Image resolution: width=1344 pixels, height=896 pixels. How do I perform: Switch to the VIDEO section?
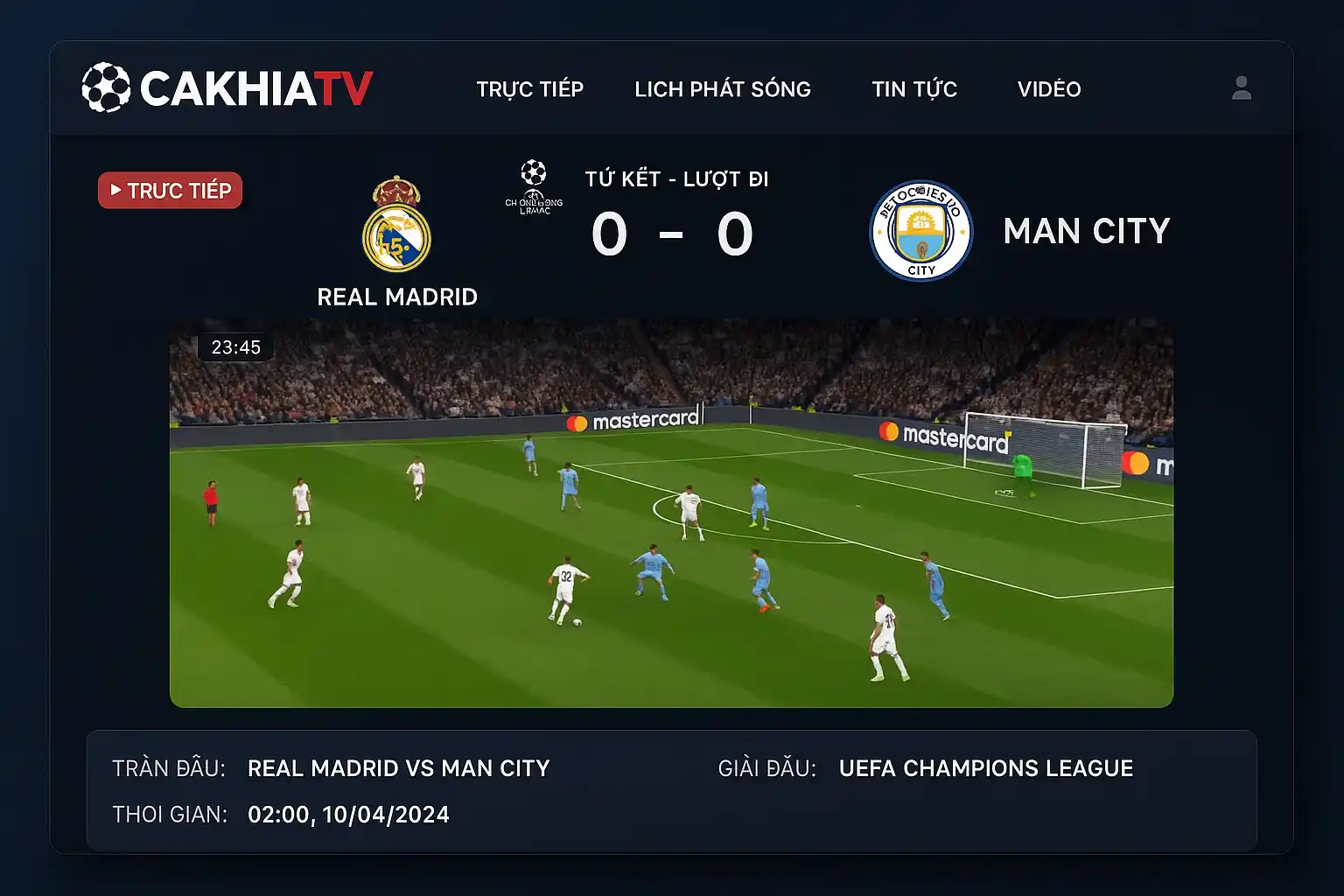[x=1049, y=89]
